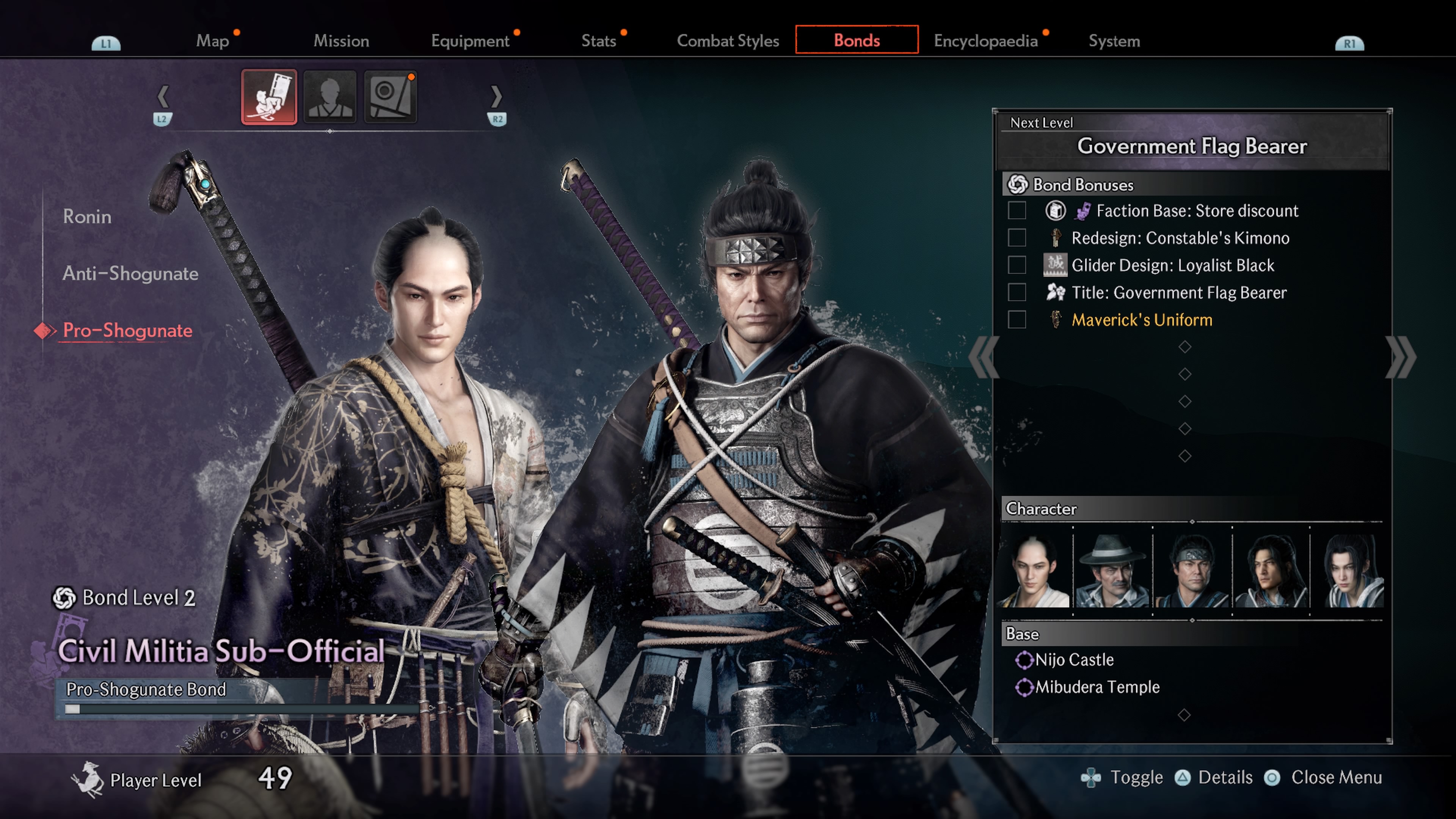Open the third sub-tab with orange notification dot
This screenshot has height=819, width=1456.
tap(391, 97)
